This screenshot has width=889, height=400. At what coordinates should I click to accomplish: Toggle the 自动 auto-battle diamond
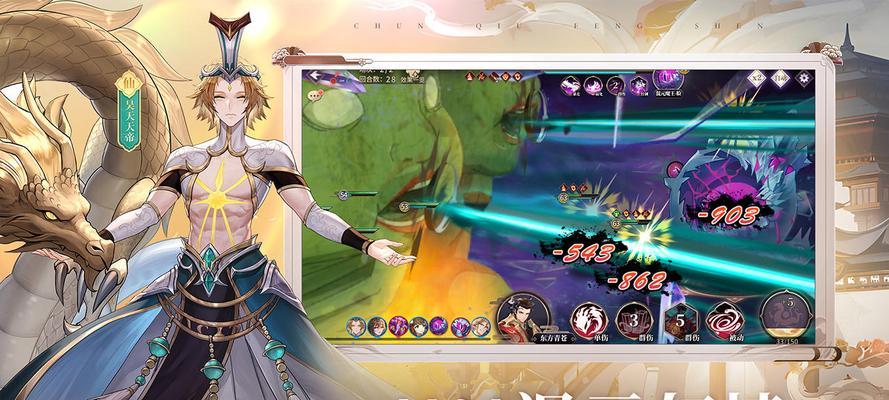(x=778, y=77)
